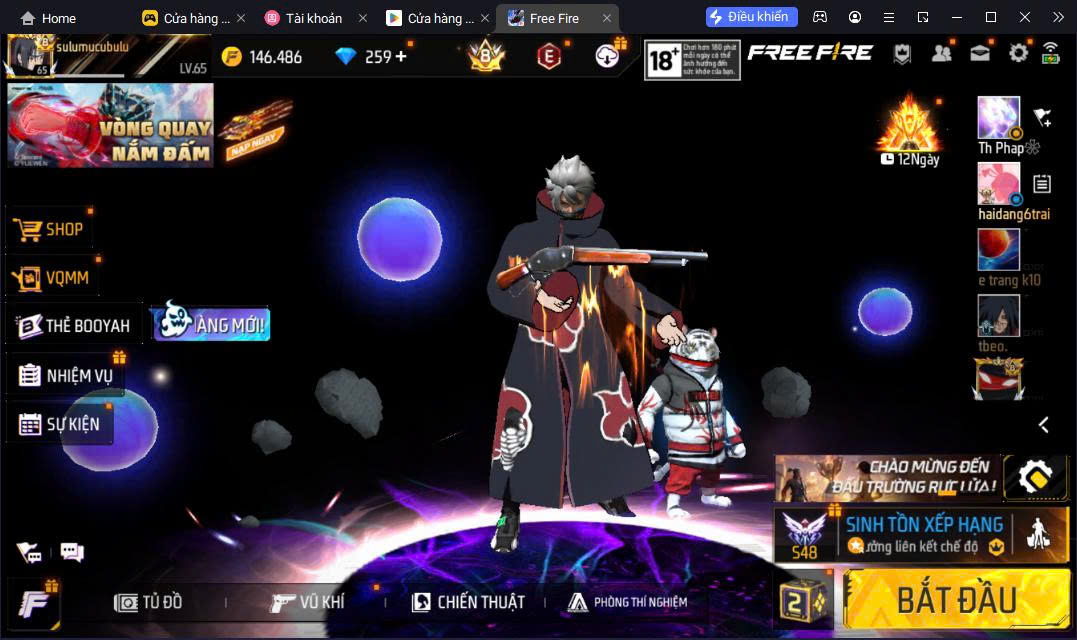Start the match with BẮT ĐẦU
This screenshot has width=1077, height=640.
pyautogui.click(x=955, y=599)
